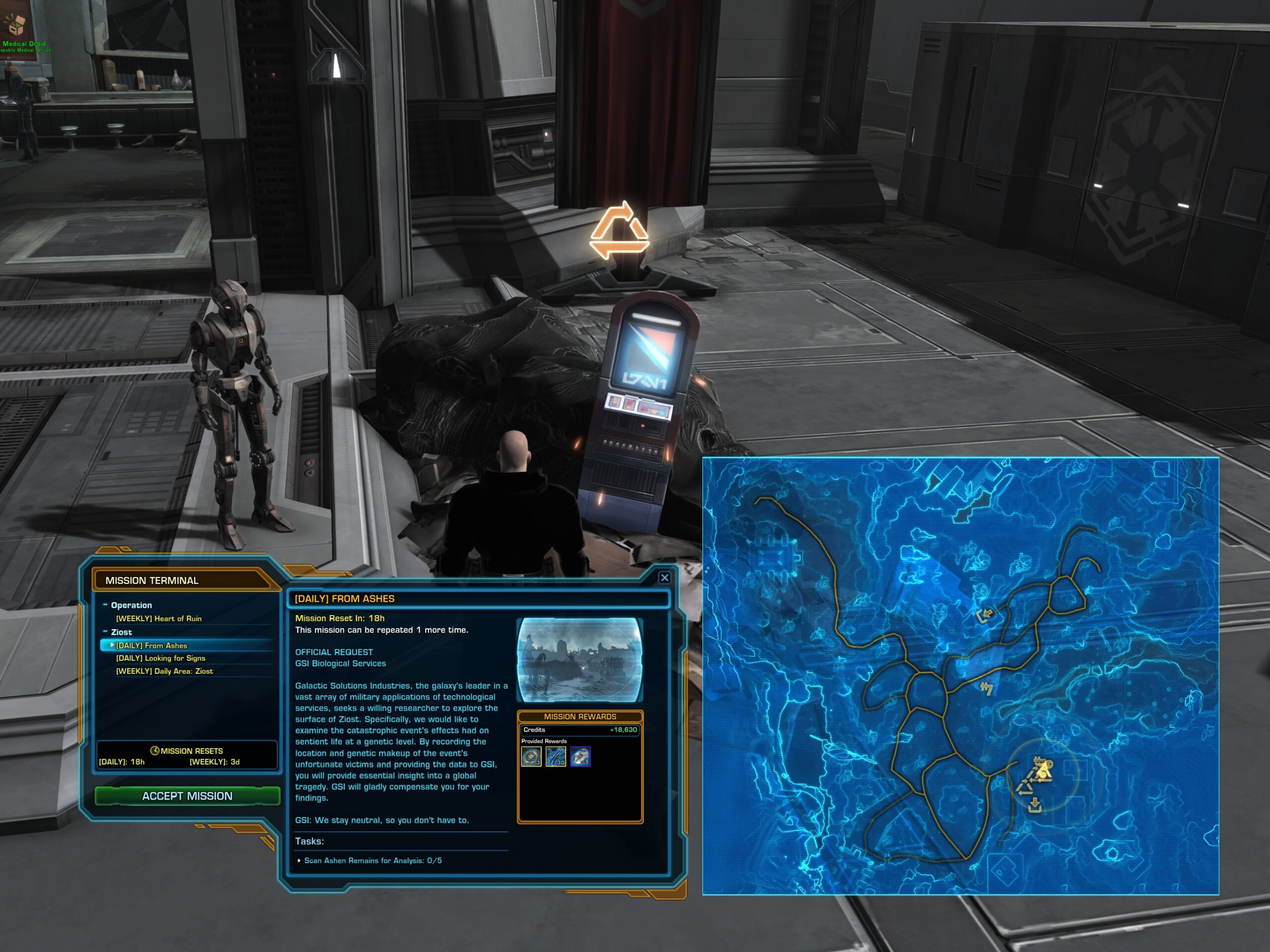Viewport: 1270px width, 952px height.
Task: Accept the From Ashes mission
Action: 187,796
